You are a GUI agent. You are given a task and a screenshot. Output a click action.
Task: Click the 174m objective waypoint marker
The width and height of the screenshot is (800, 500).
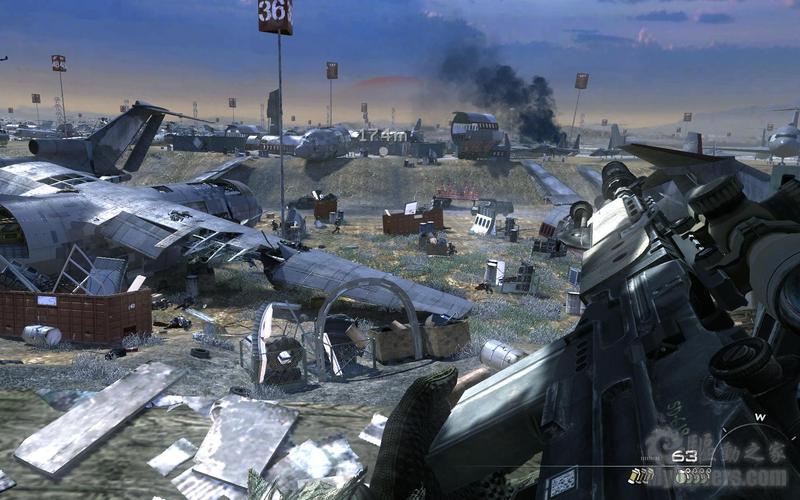[383, 134]
